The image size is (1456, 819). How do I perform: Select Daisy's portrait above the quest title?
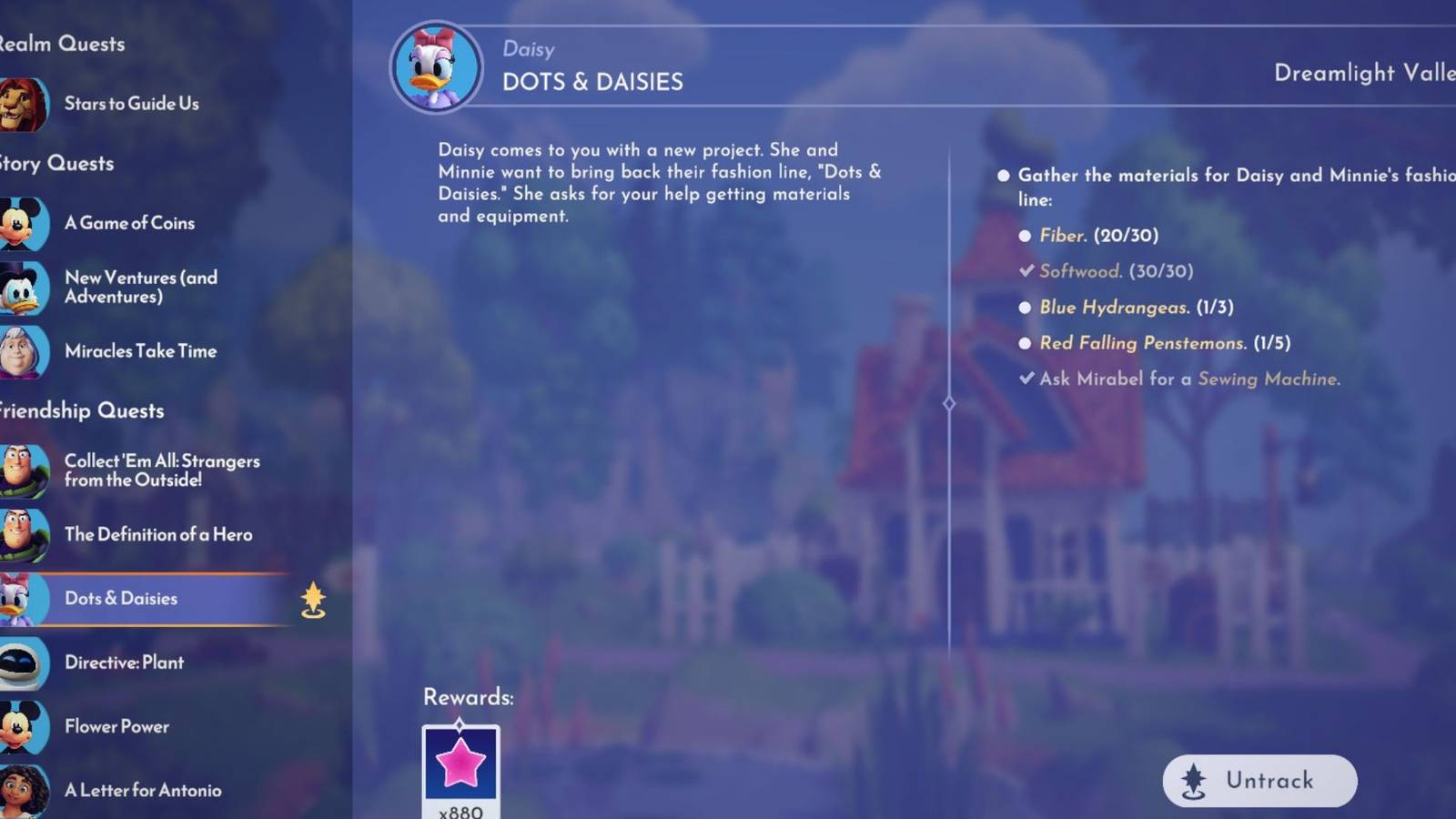tap(436, 67)
